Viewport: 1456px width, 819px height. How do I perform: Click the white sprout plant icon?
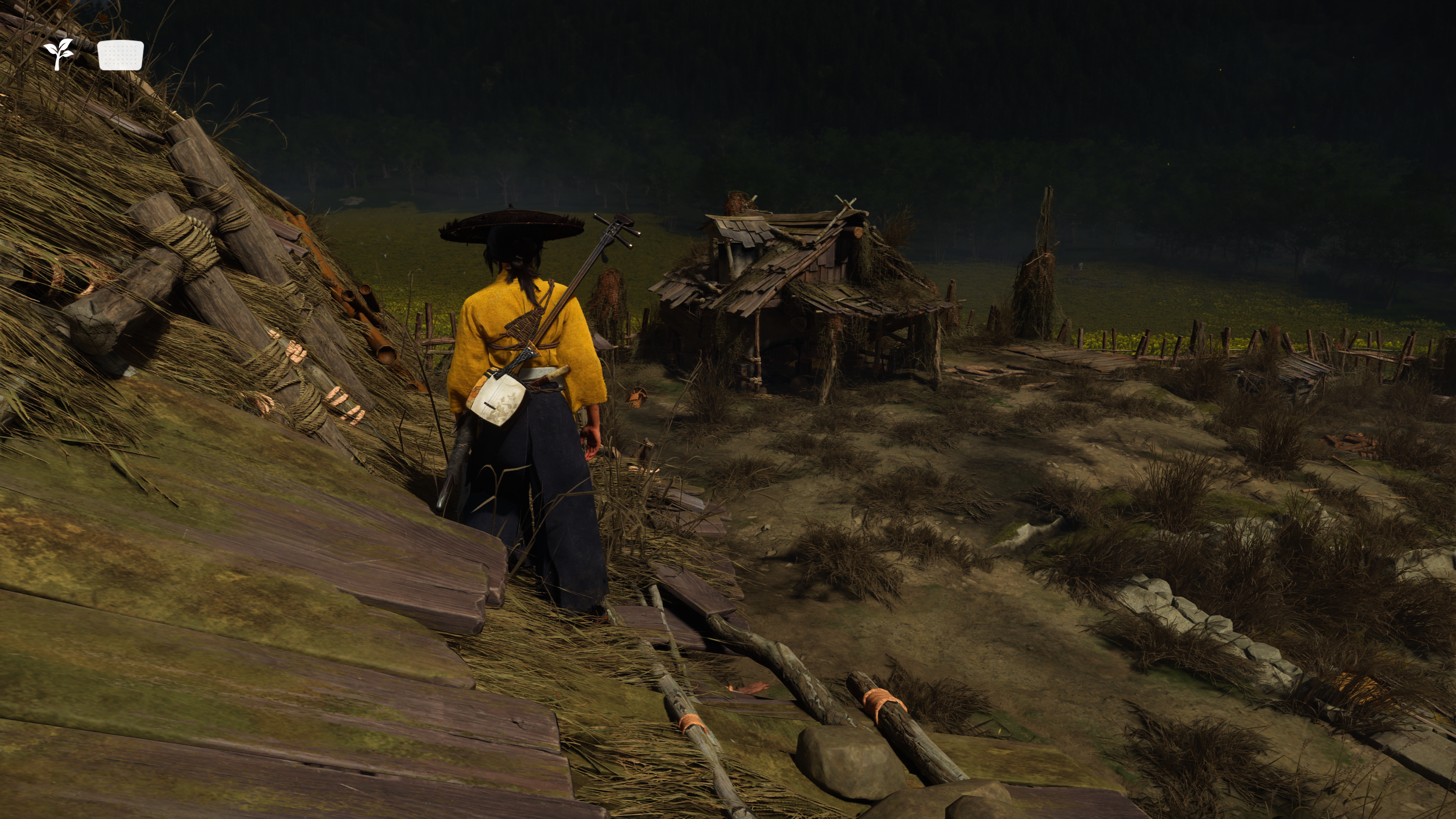click(x=59, y=54)
